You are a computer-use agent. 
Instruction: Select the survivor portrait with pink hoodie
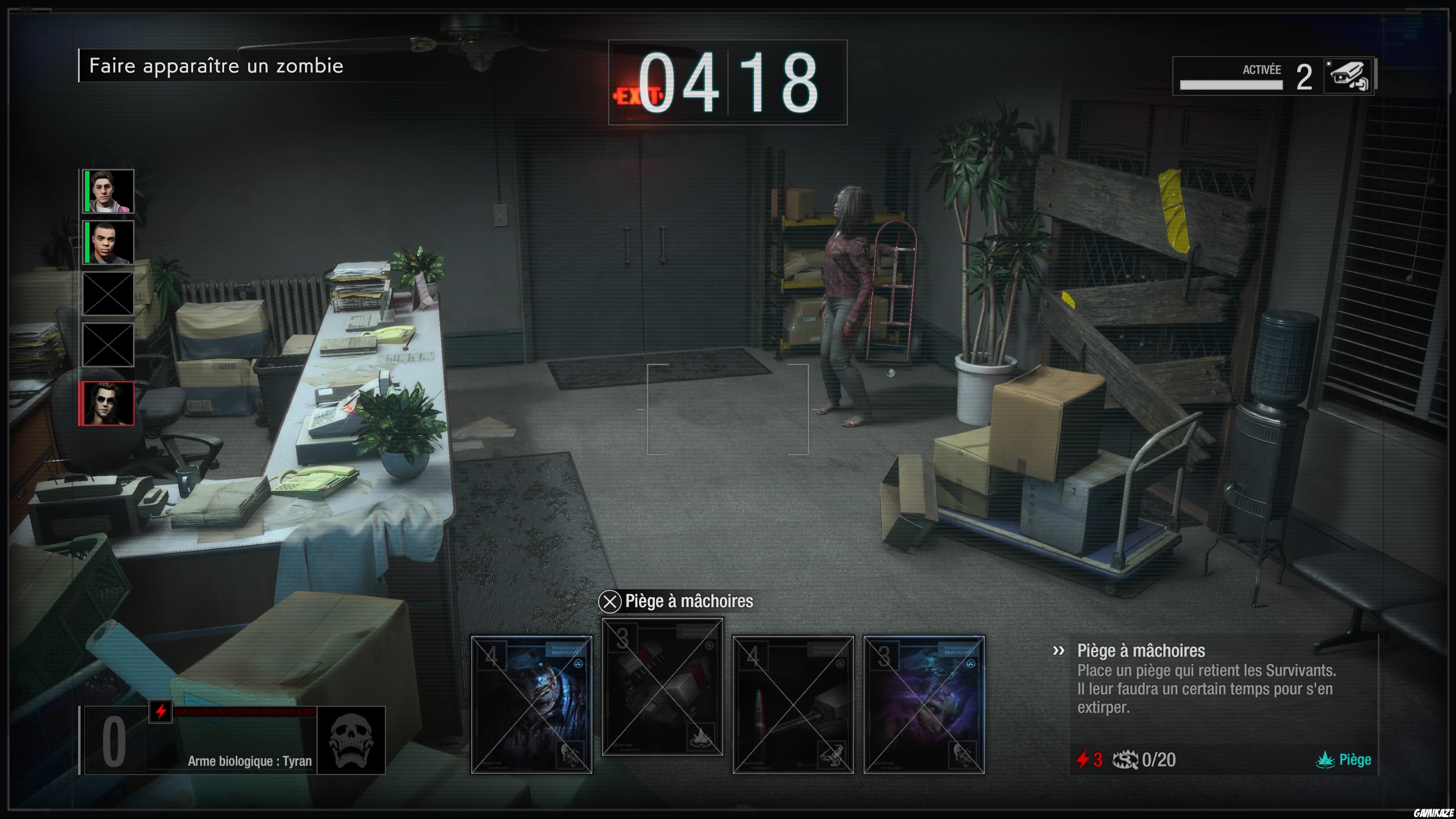click(108, 191)
